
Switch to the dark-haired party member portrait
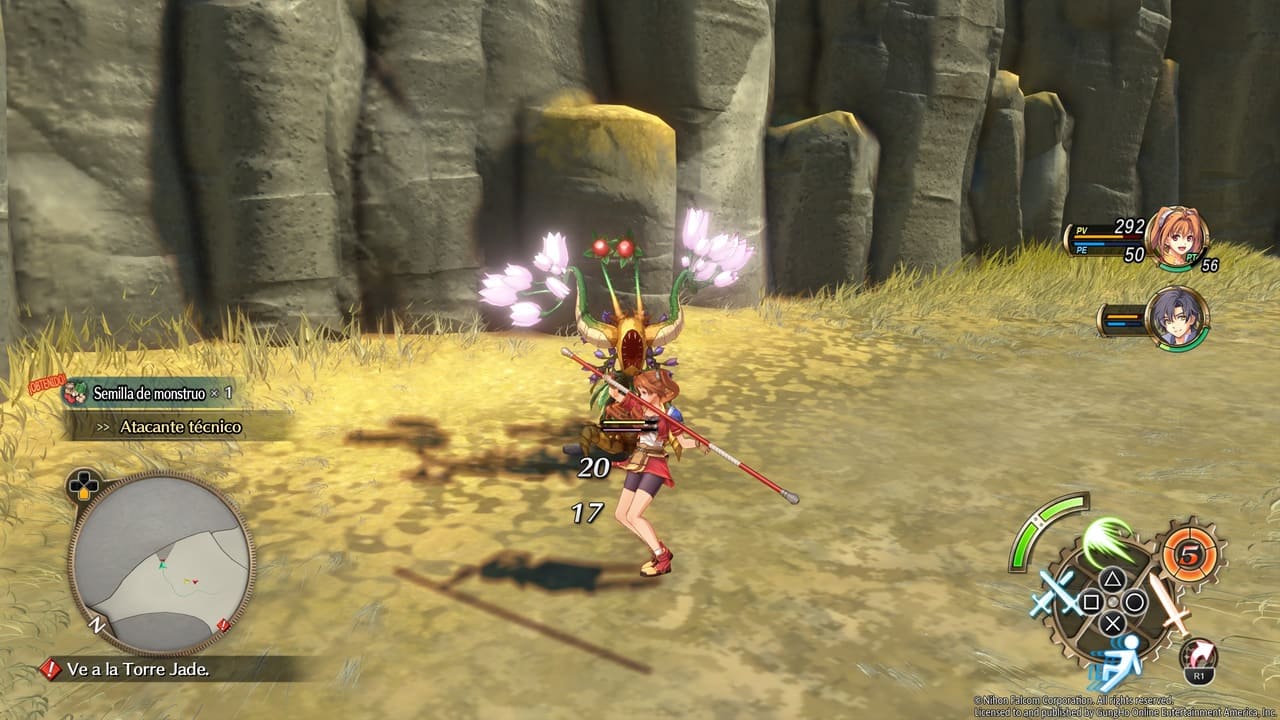click(1177, 318)
